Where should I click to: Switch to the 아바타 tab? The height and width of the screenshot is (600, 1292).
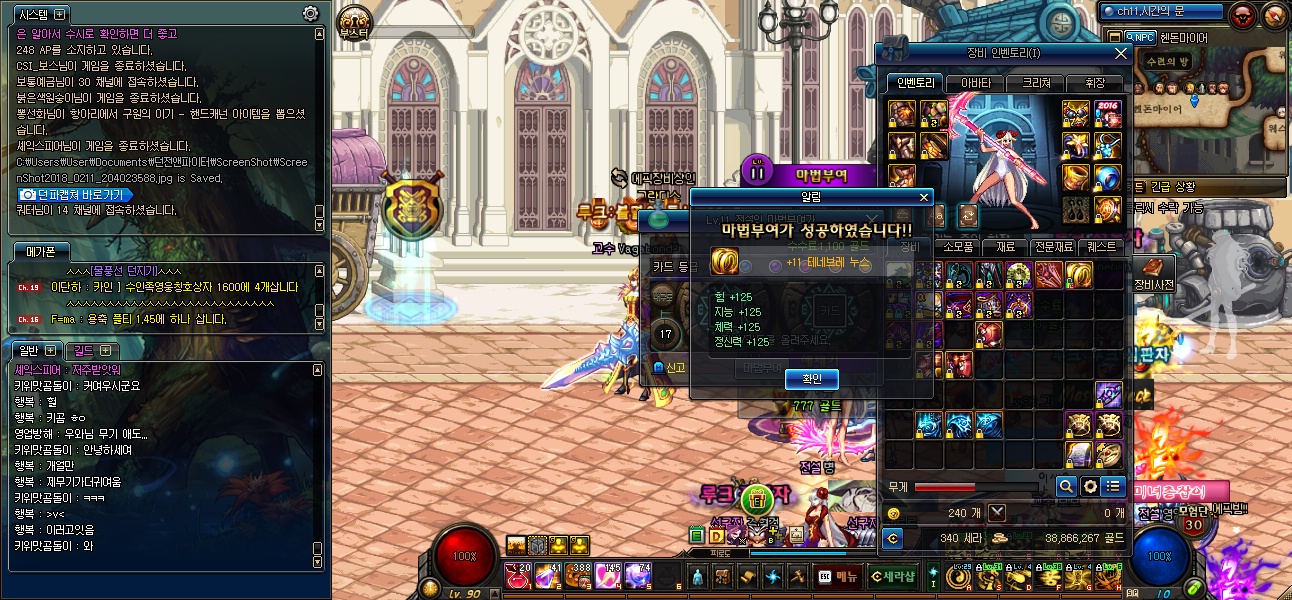point(976,83)
